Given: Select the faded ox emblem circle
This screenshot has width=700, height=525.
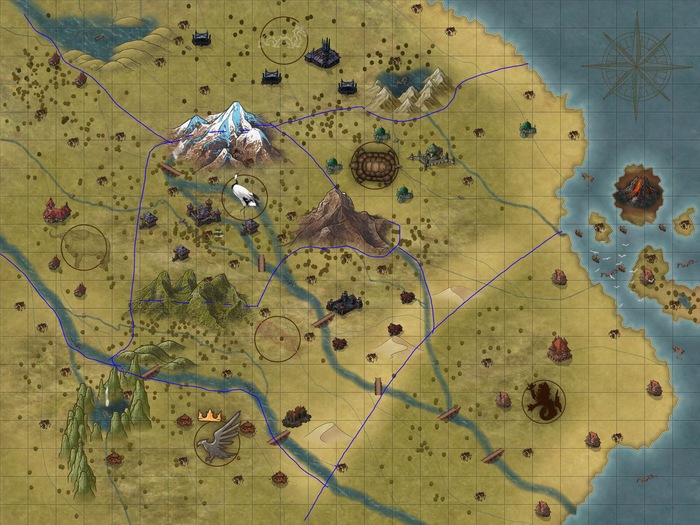Looking at the screenshot, I should (x=84, y=247).
